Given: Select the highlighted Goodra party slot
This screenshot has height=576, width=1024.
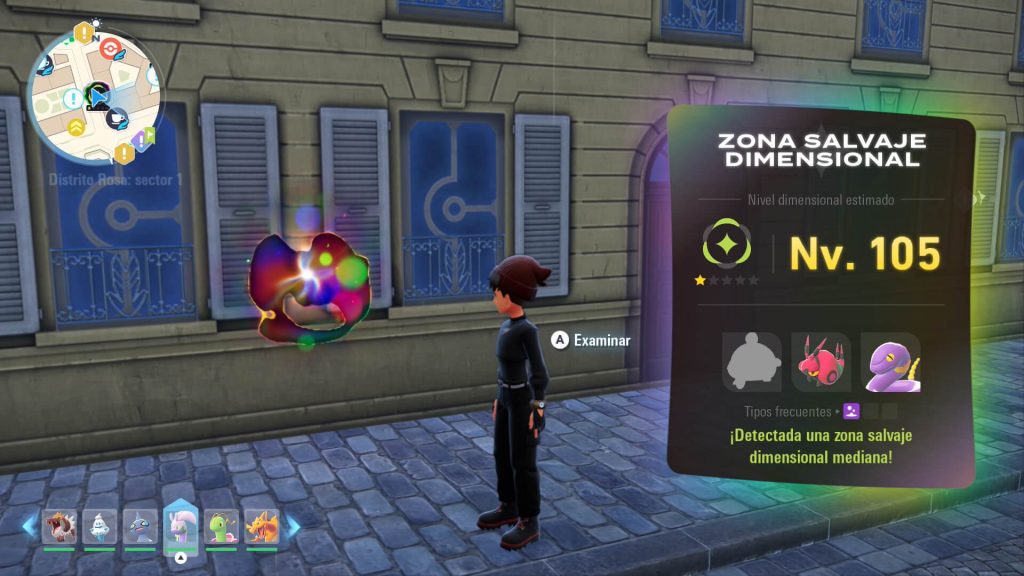Looking at the screenshot, I should [x=181, y=524].
